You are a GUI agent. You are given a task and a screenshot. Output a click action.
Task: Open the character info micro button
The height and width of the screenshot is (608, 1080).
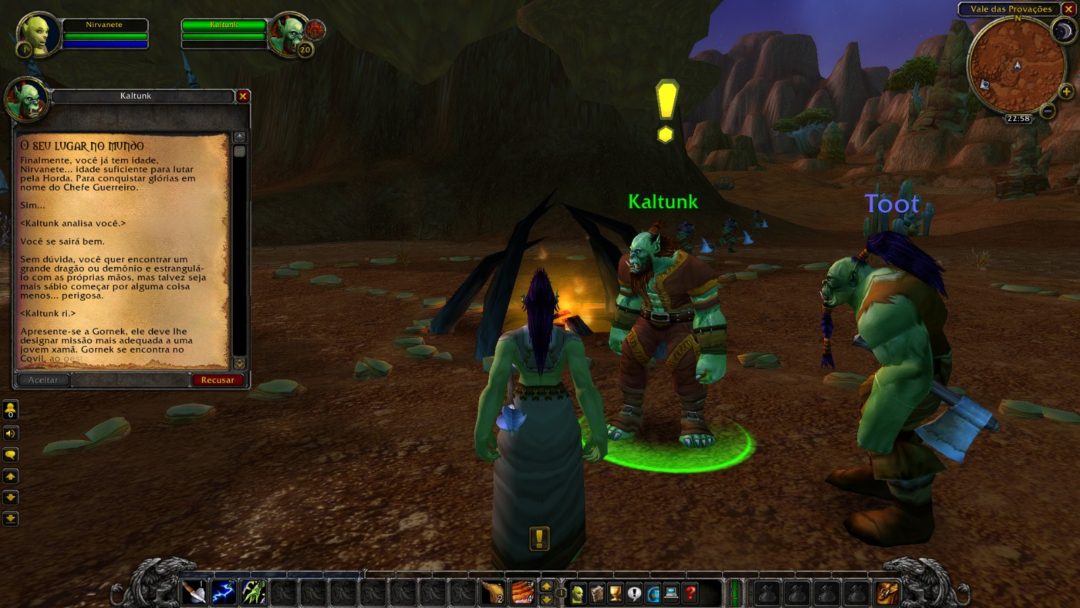(x=578, y=593)
